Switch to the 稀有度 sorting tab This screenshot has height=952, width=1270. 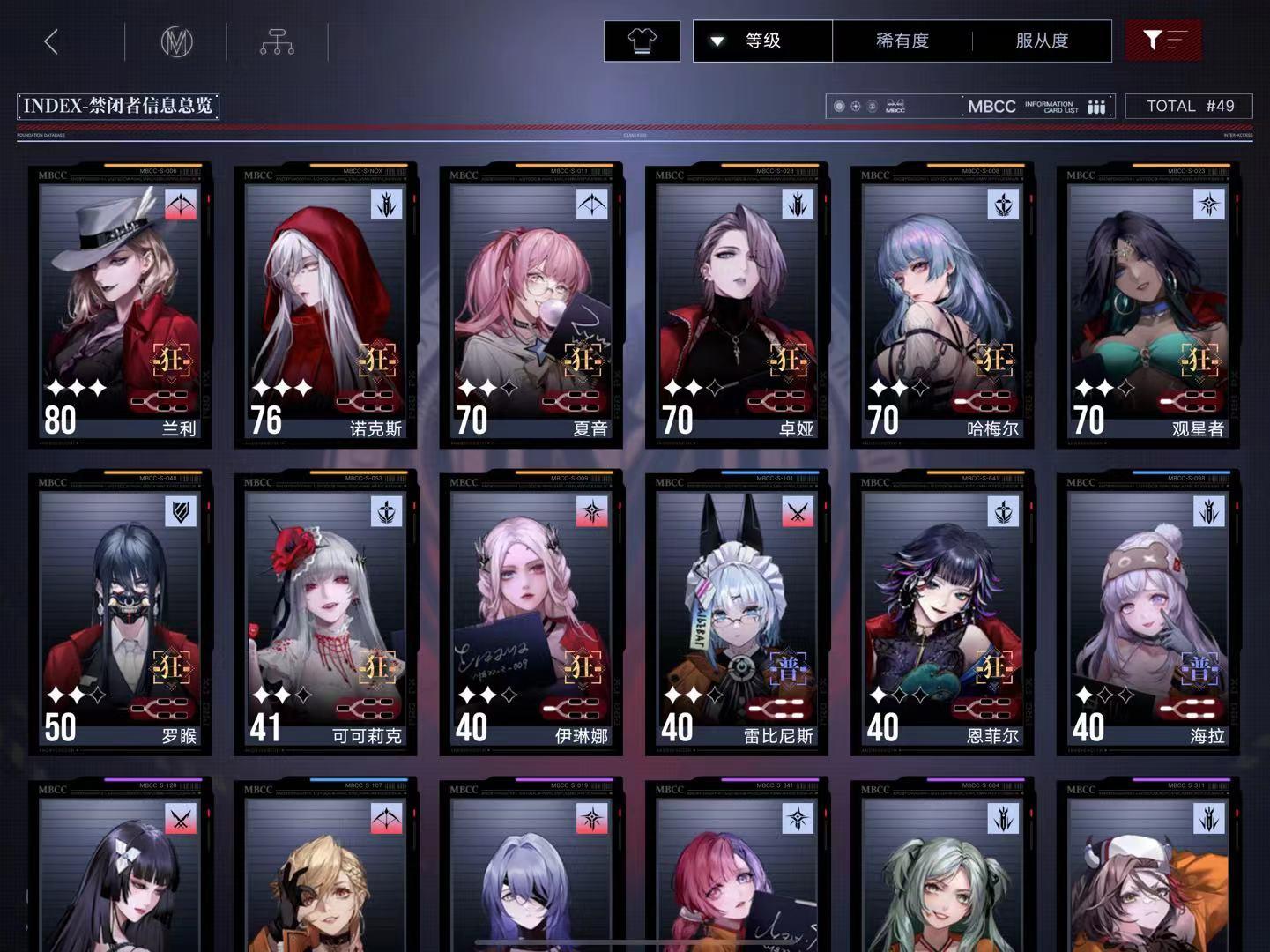pos(902,41)
